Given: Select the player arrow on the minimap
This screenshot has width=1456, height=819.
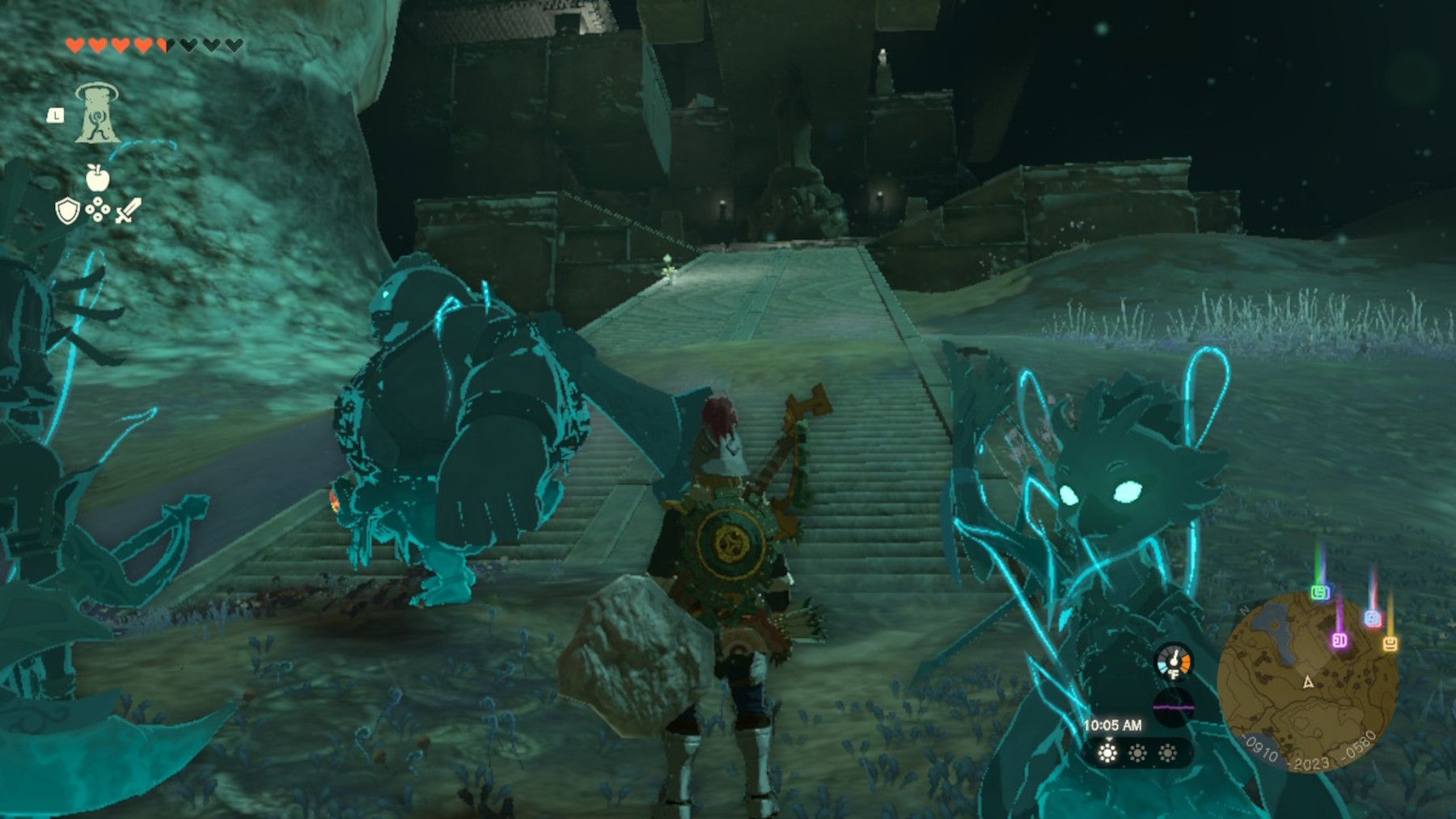Looking at the screenshot, I should [1308, 682].
